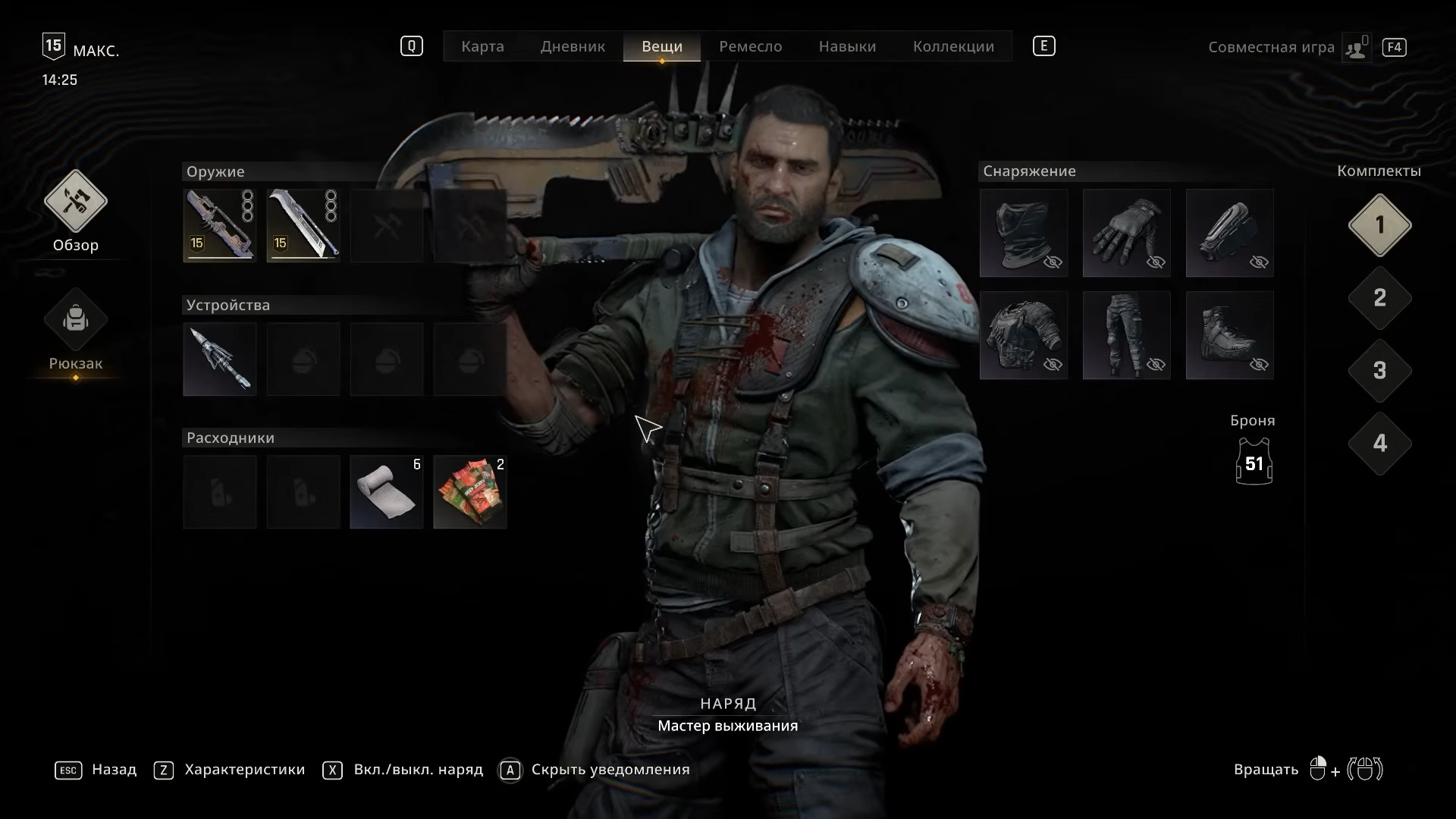Select the red snack packs consumable slot
1456x819 pixels.
(x=470, y=492)
